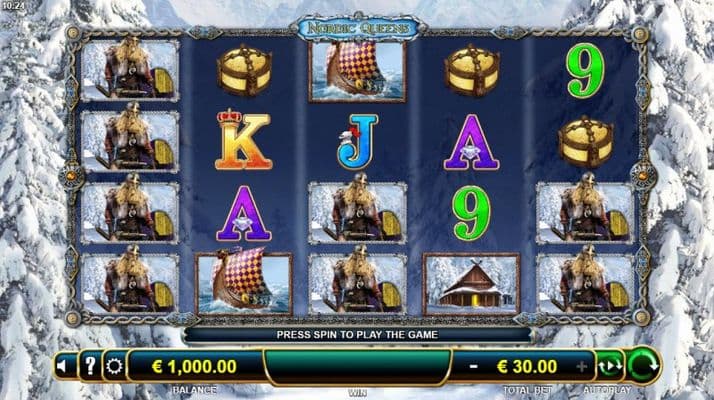
Task: Open the settings gear menu
Action: [114, 366]
